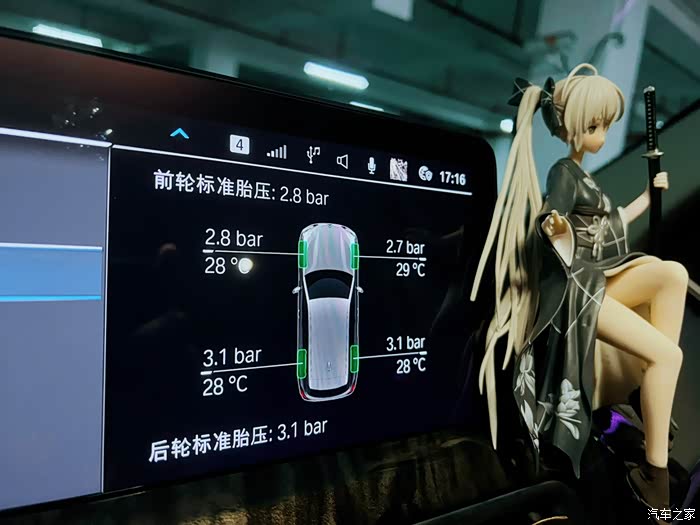Image resolution: width=700 pixels, height=525 pixels.
Task: Tap the speaker volume icon
Action: click(342, 160)
